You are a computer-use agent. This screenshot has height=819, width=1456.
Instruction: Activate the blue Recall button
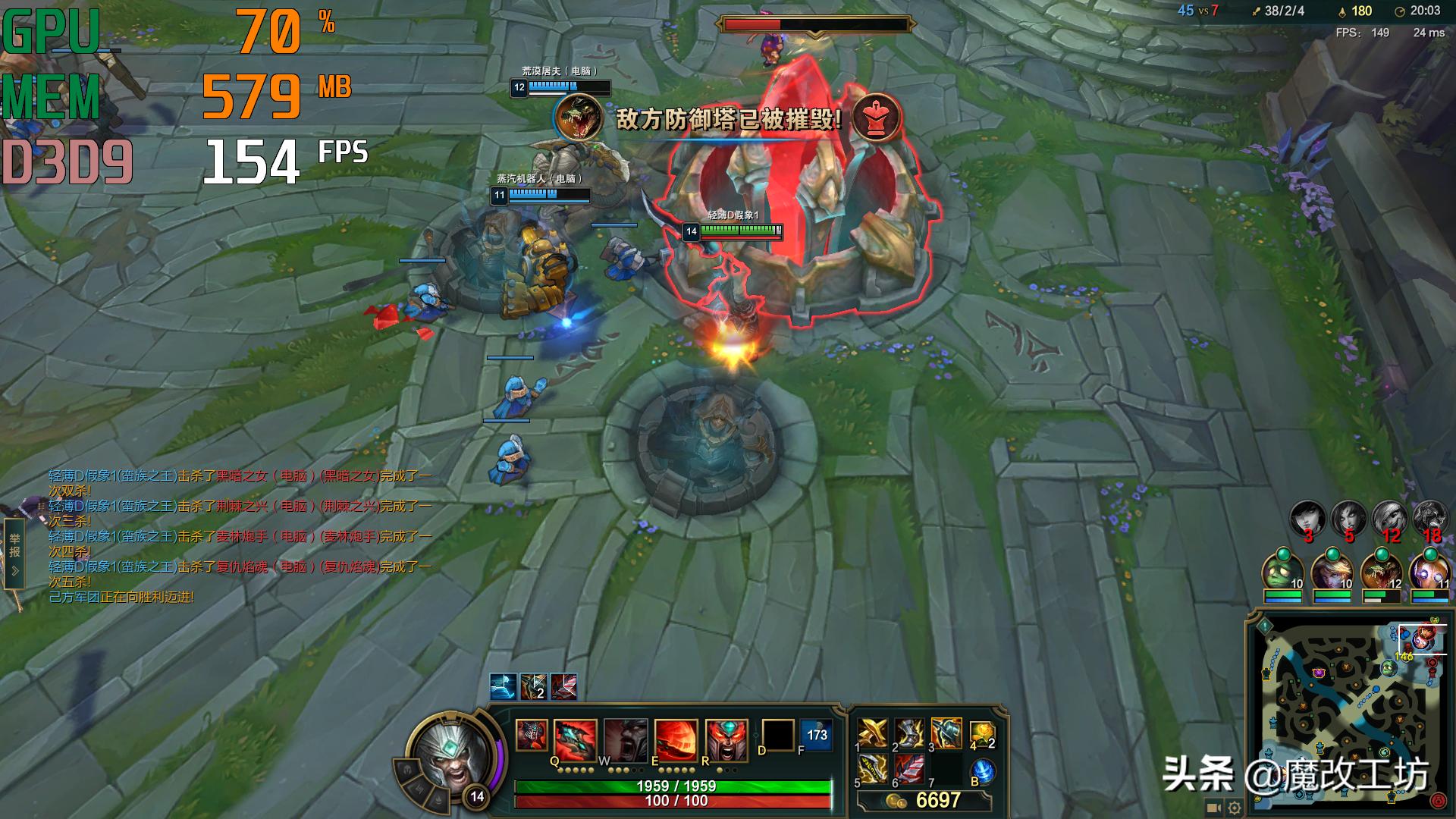pyautogui.click(x=983, y=771)
